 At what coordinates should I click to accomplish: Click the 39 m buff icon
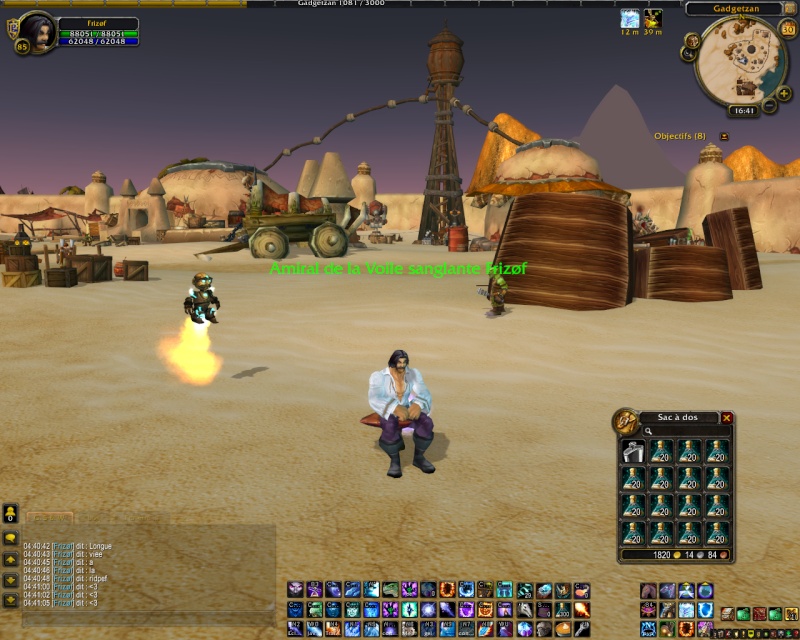653,18
